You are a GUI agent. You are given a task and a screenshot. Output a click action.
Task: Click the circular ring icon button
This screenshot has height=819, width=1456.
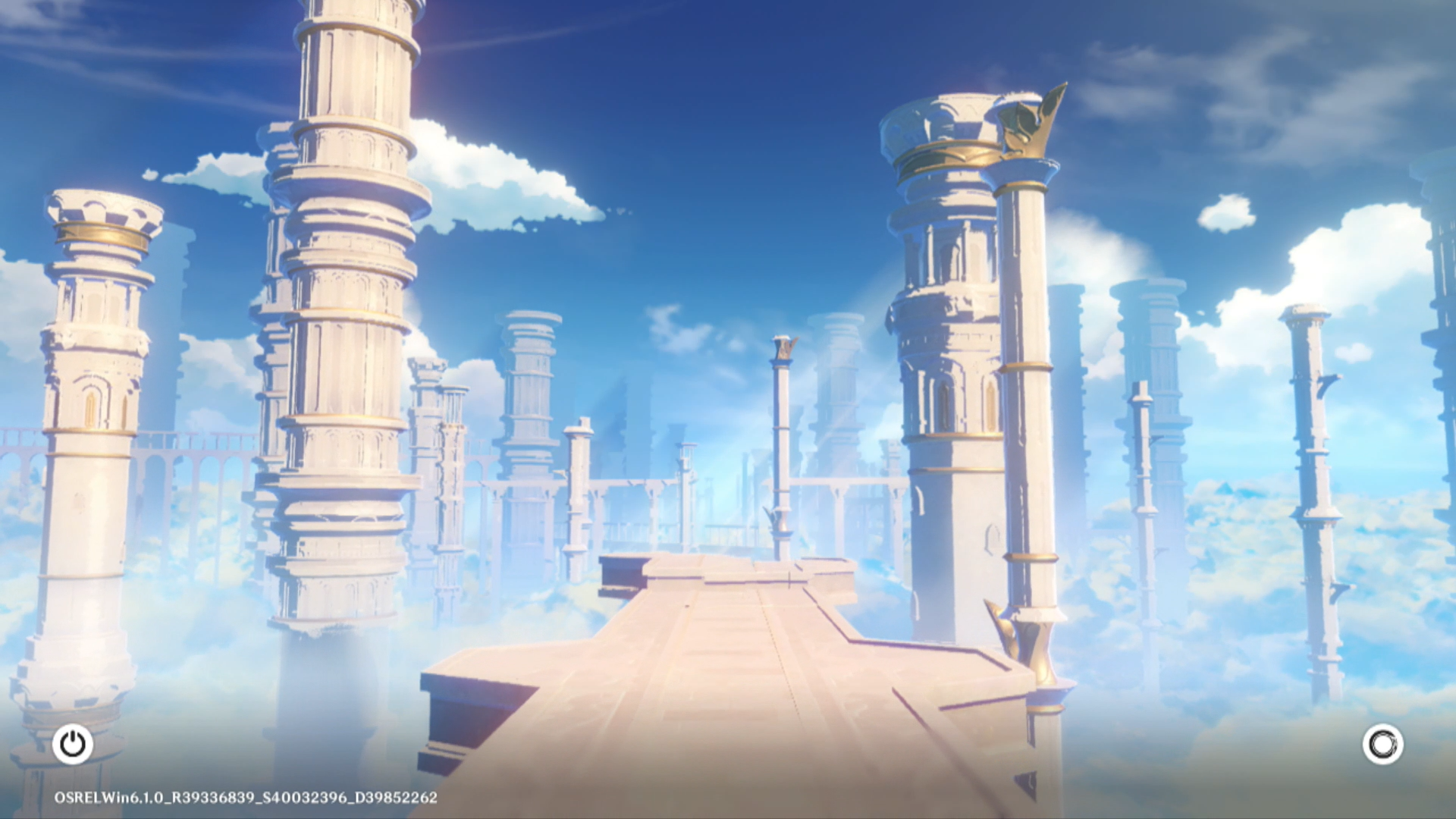(1382, 744)
